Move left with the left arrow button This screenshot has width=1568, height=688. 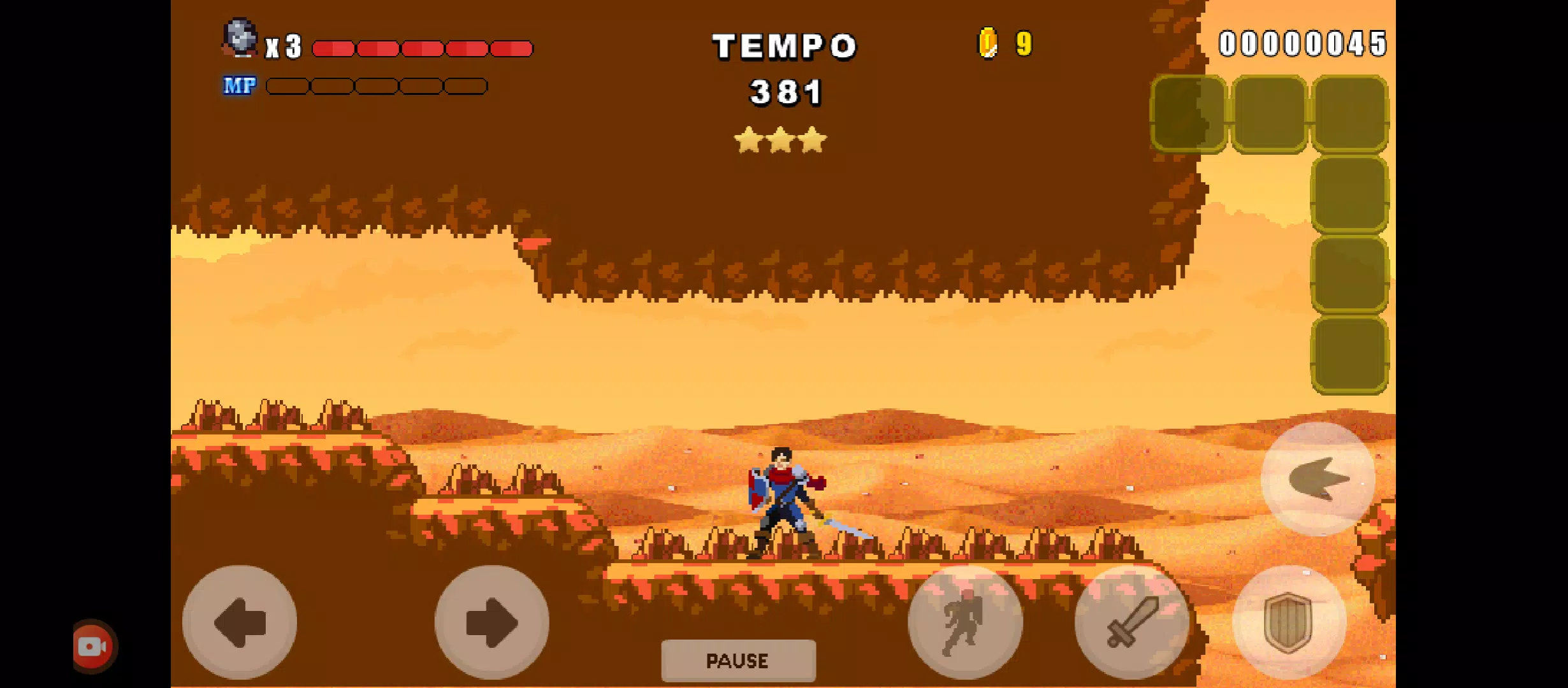240,622
